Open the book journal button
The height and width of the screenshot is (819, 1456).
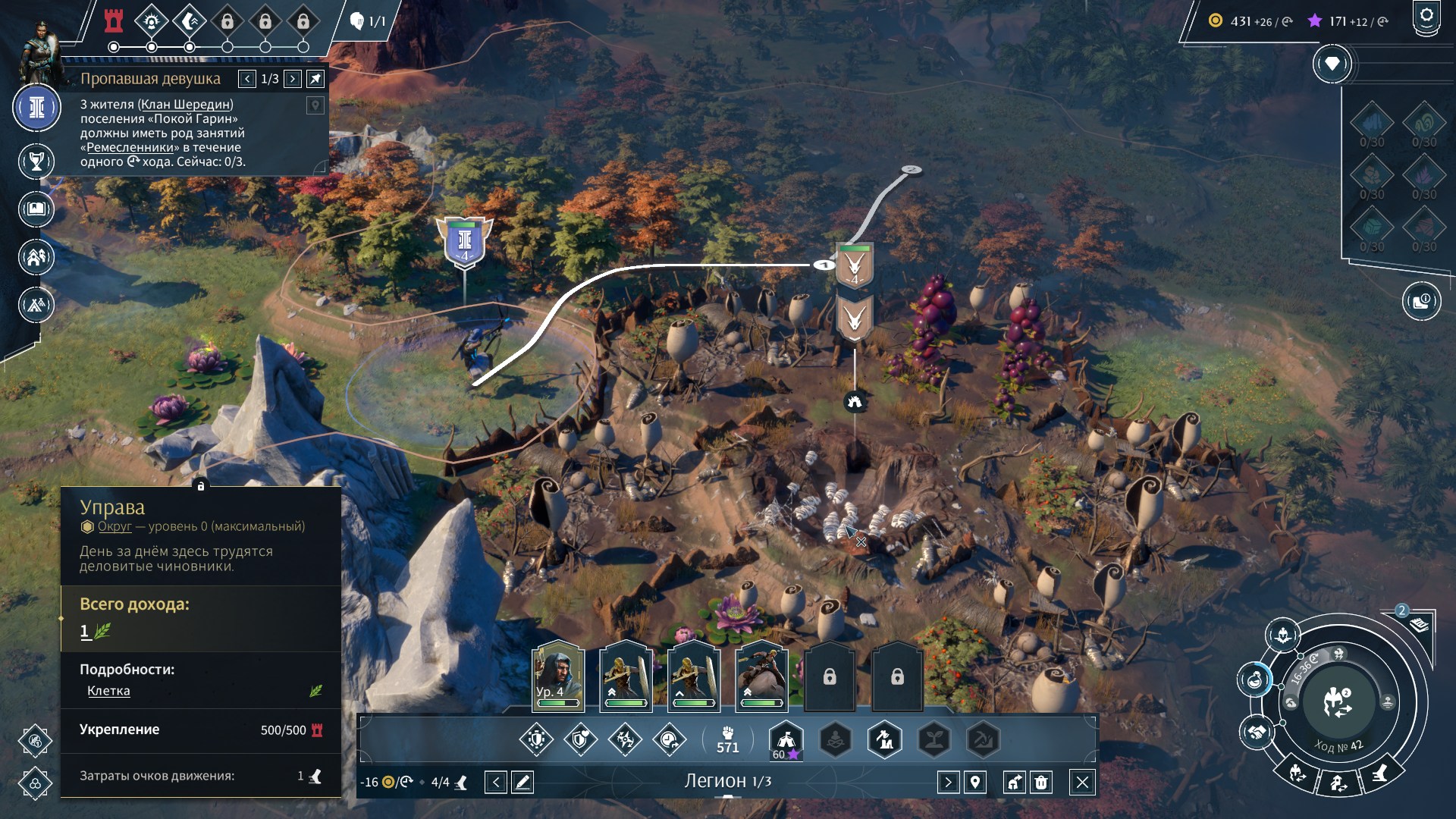tap(36, 209)
